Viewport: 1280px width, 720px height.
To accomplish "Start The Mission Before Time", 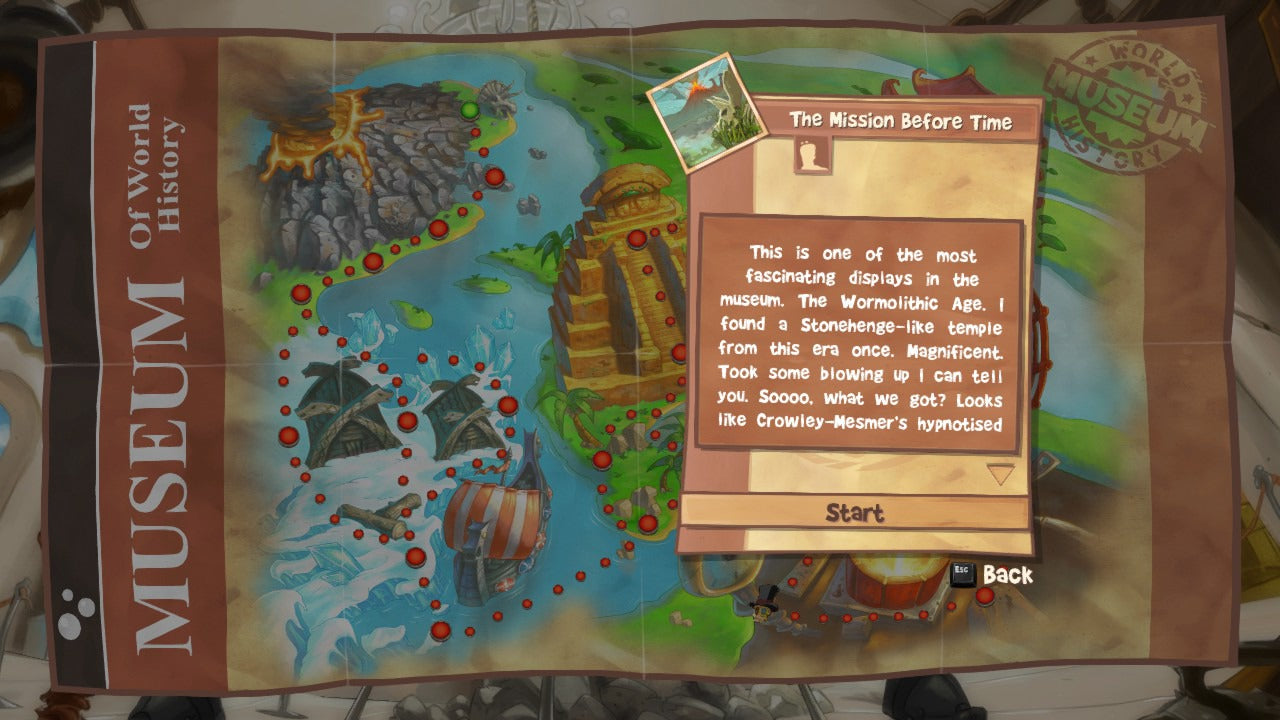I will click(x=855, y=513).
